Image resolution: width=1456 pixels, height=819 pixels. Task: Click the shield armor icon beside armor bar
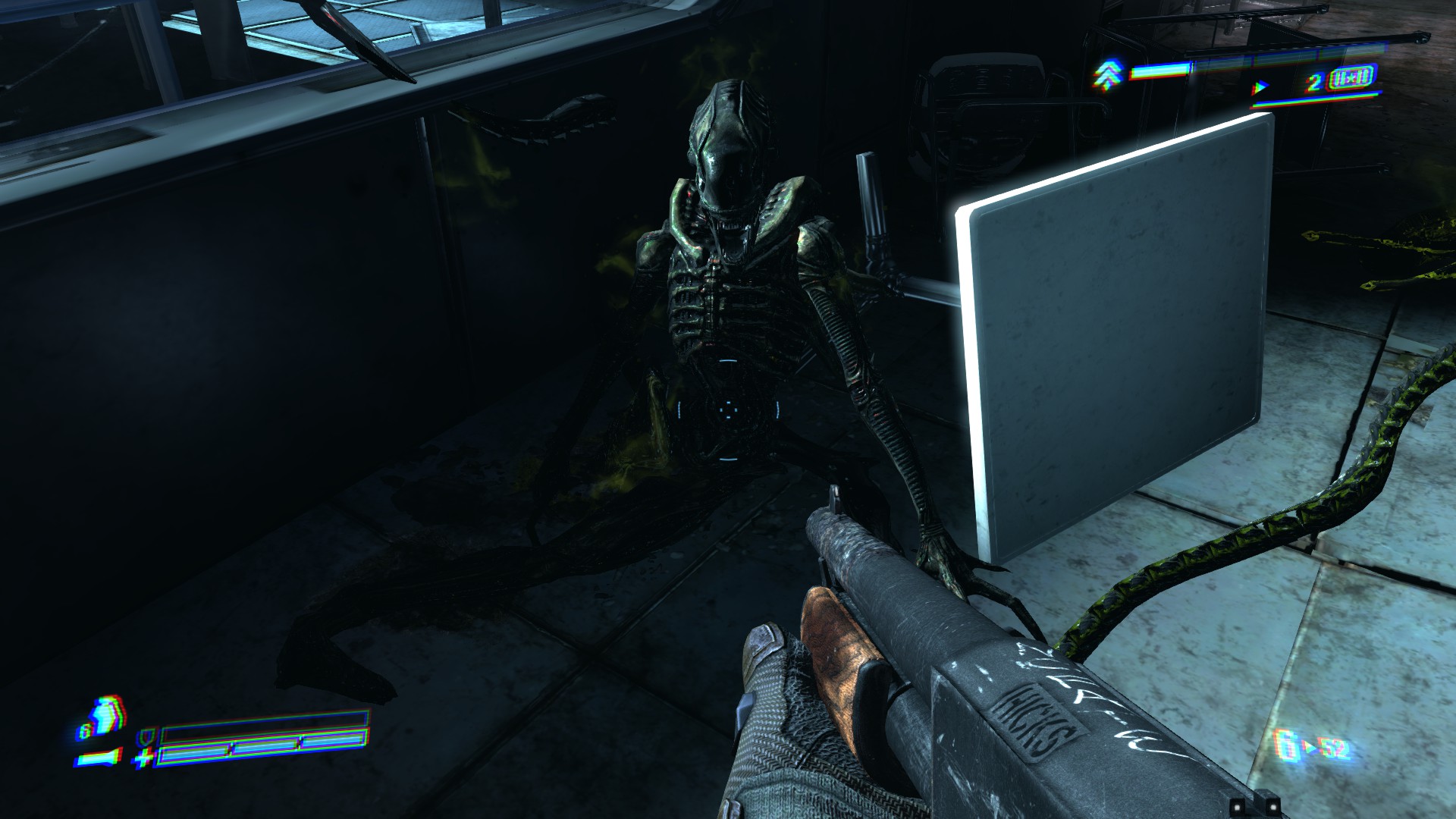(x=146, y=737)
